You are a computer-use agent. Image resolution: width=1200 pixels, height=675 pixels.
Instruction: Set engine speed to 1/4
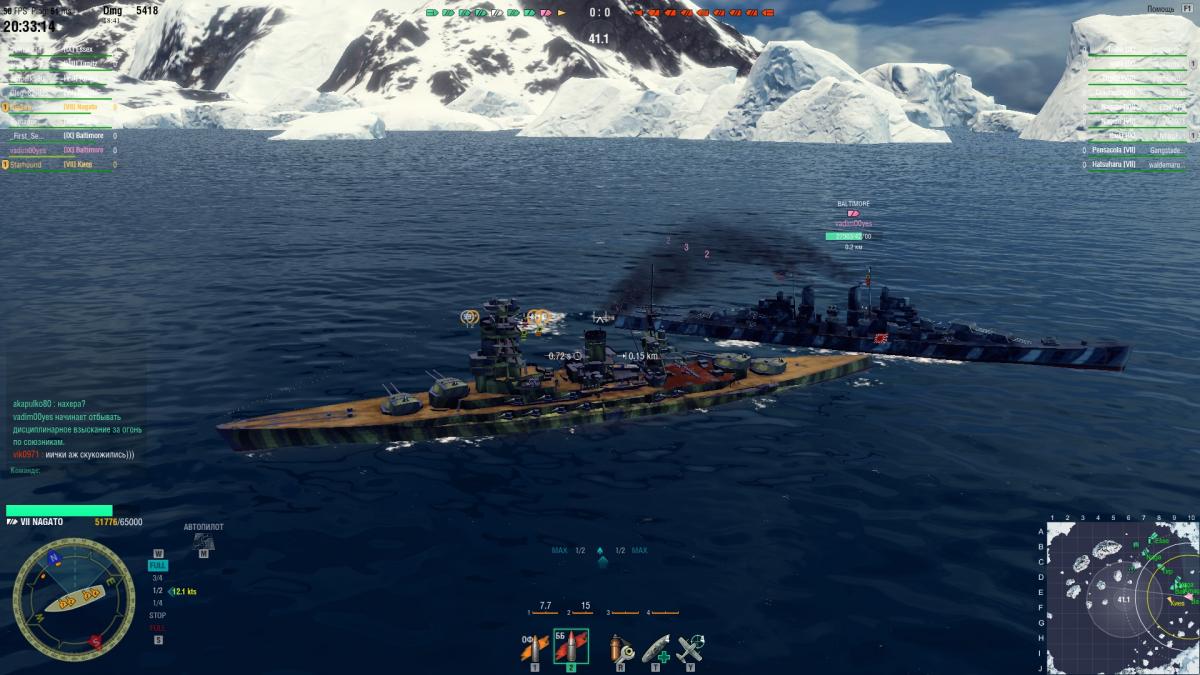point(157,603)
